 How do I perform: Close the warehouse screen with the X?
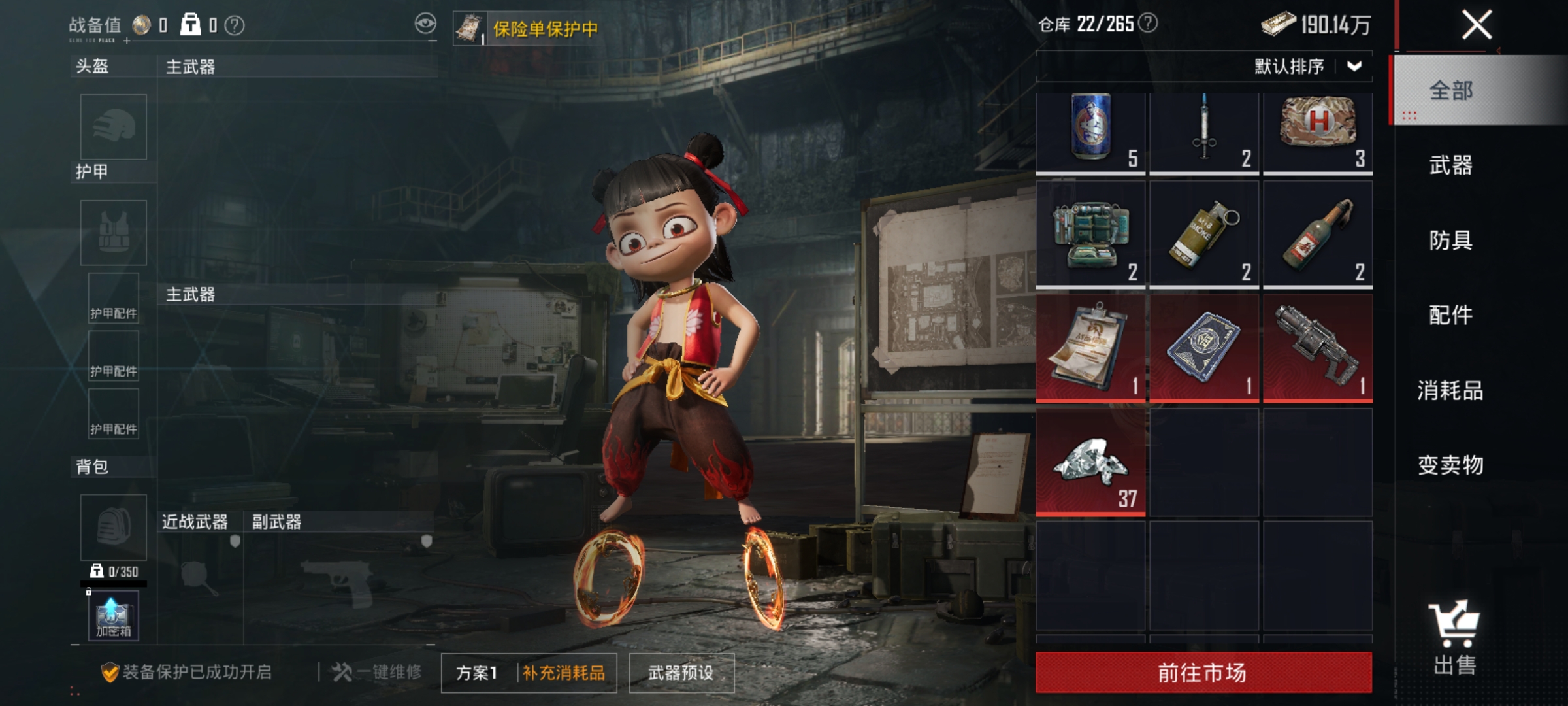[1476, 26]
